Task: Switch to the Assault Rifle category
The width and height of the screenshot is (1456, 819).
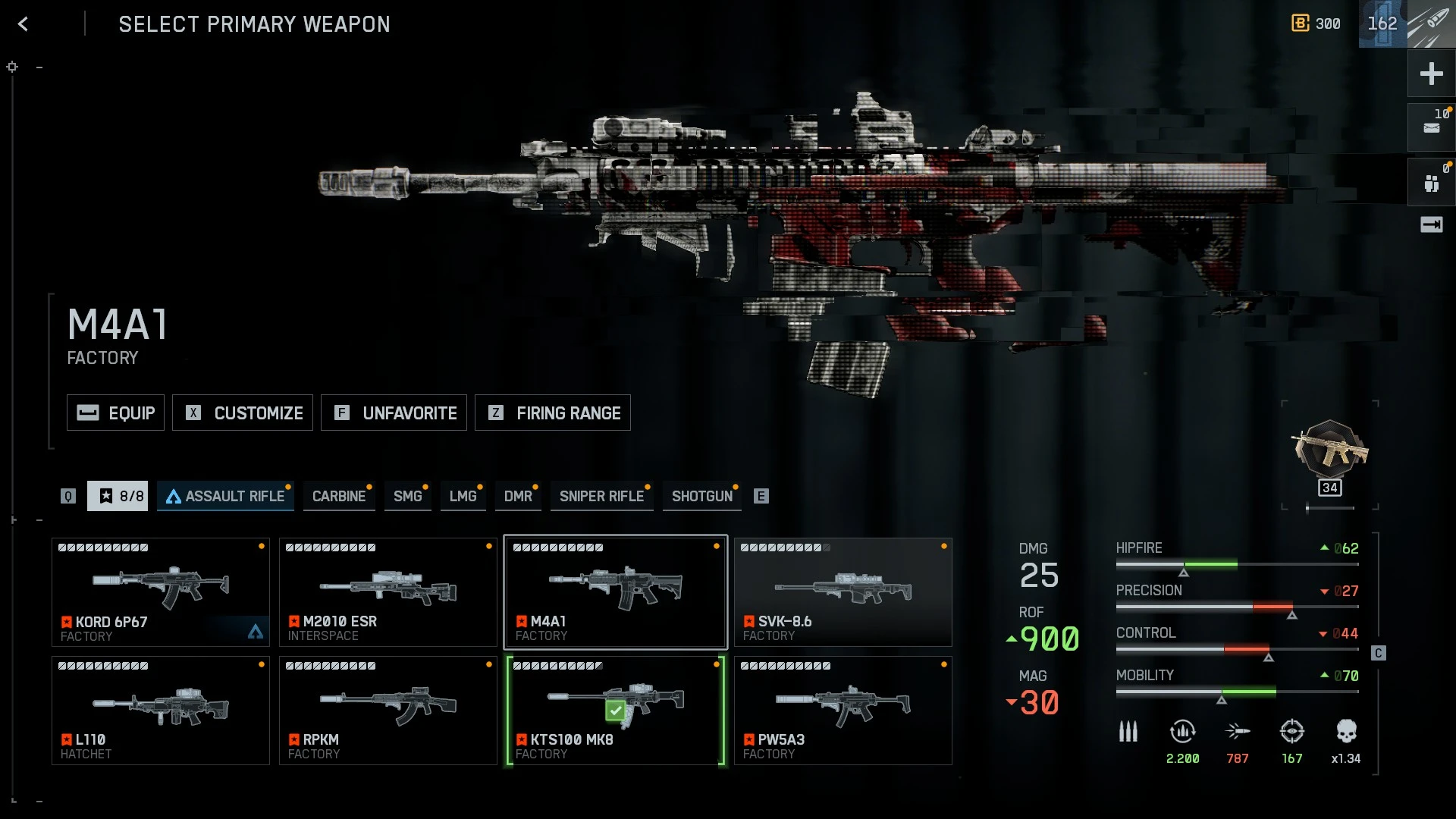Action: pyautogui.click(x=225, y=496)
